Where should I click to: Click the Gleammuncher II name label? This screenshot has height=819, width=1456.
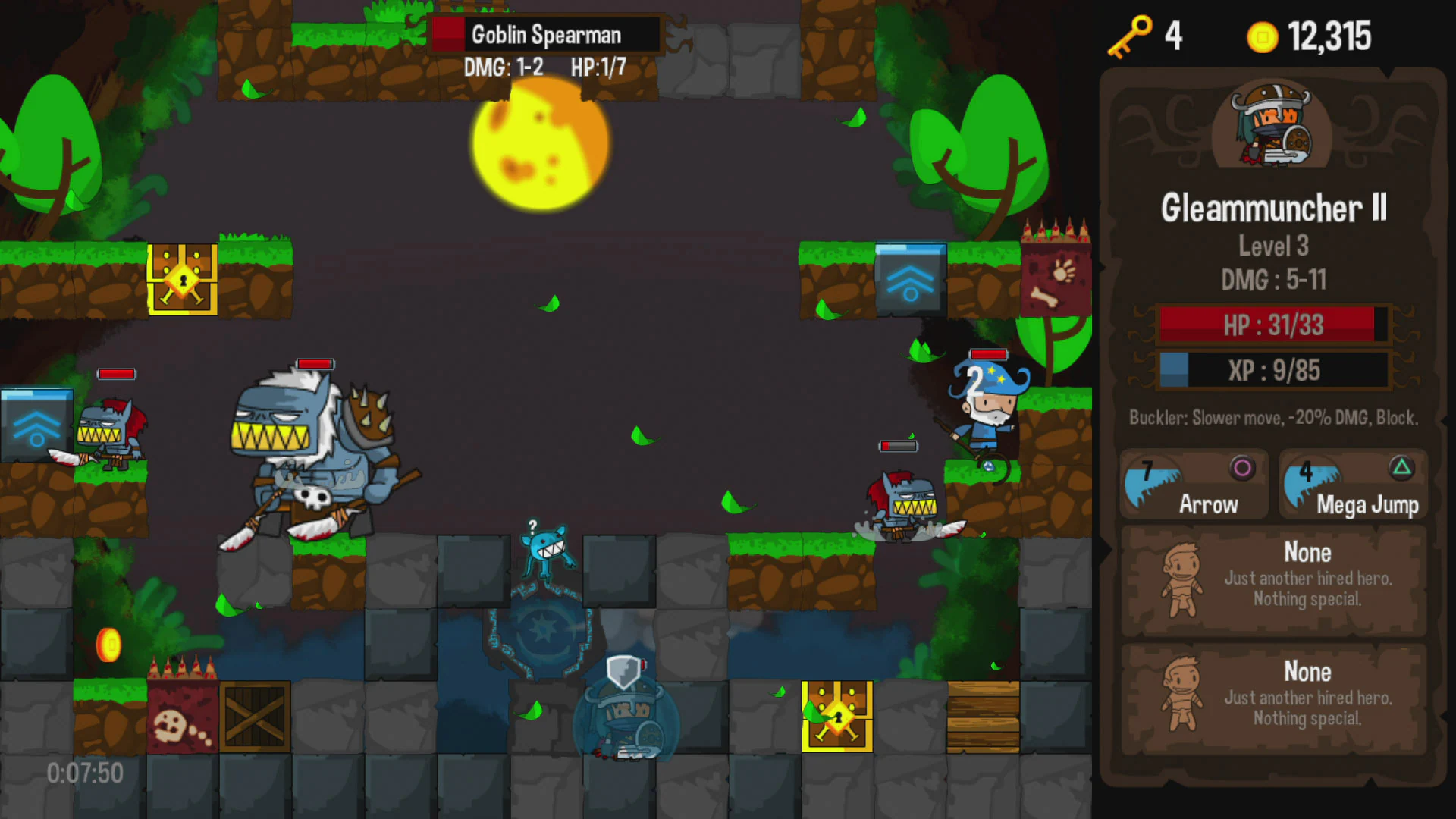[1274, 210]
